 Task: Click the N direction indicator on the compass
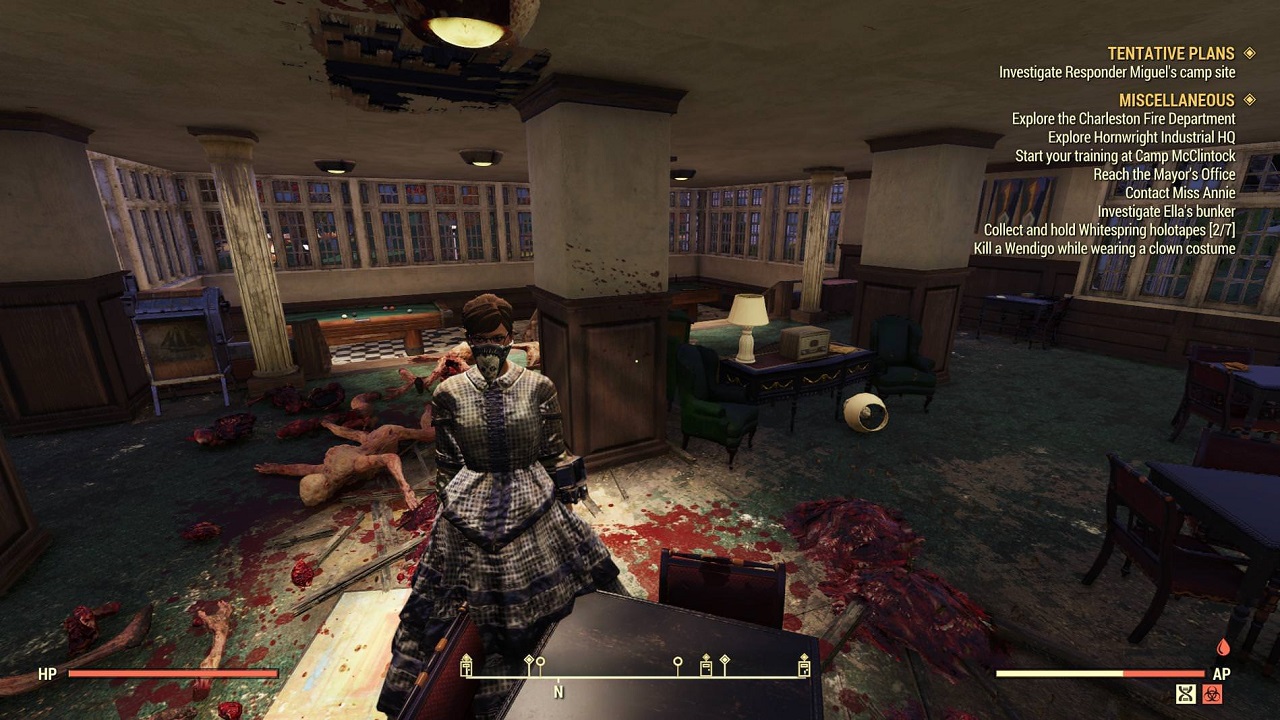(x=559, y=692)
